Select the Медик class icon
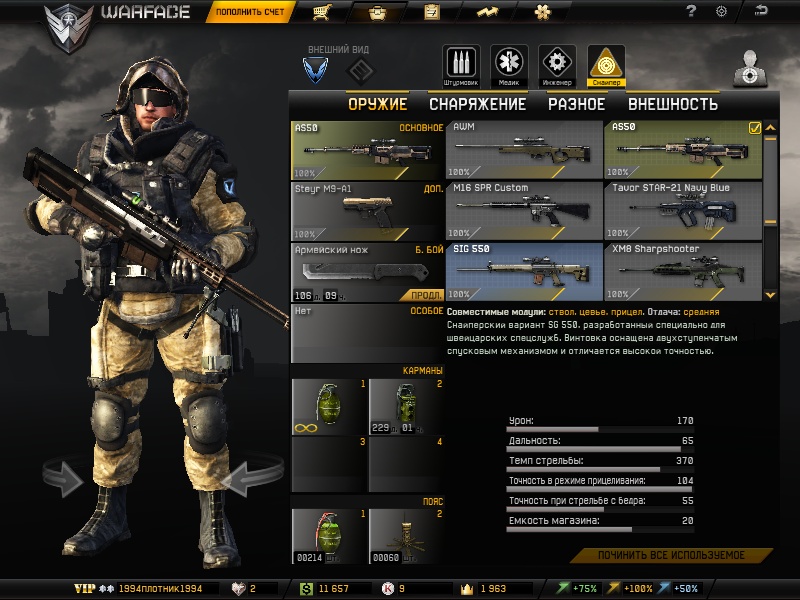Screen dimensions: 800x600 509,63
